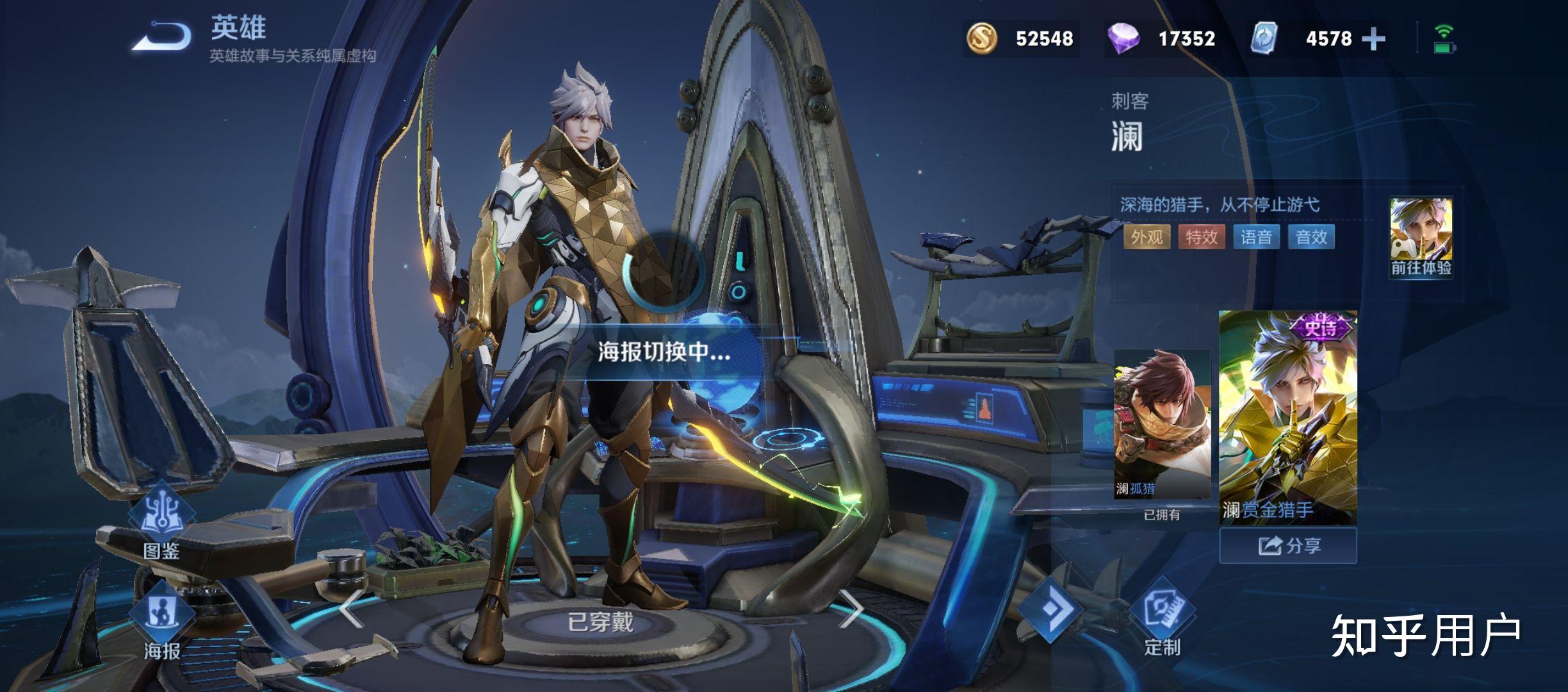Share the skin with 分享 button
The width and height of the screenshot is (1568, 692).
pos(1287,546)
